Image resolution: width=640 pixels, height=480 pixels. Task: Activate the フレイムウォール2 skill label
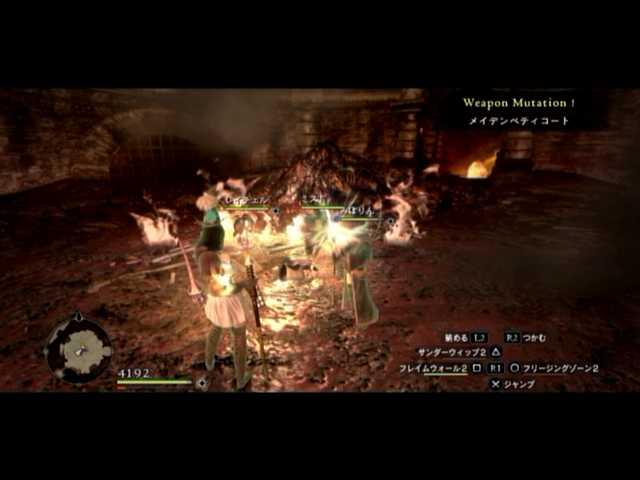pyautogui.click(x=433, y=368)
